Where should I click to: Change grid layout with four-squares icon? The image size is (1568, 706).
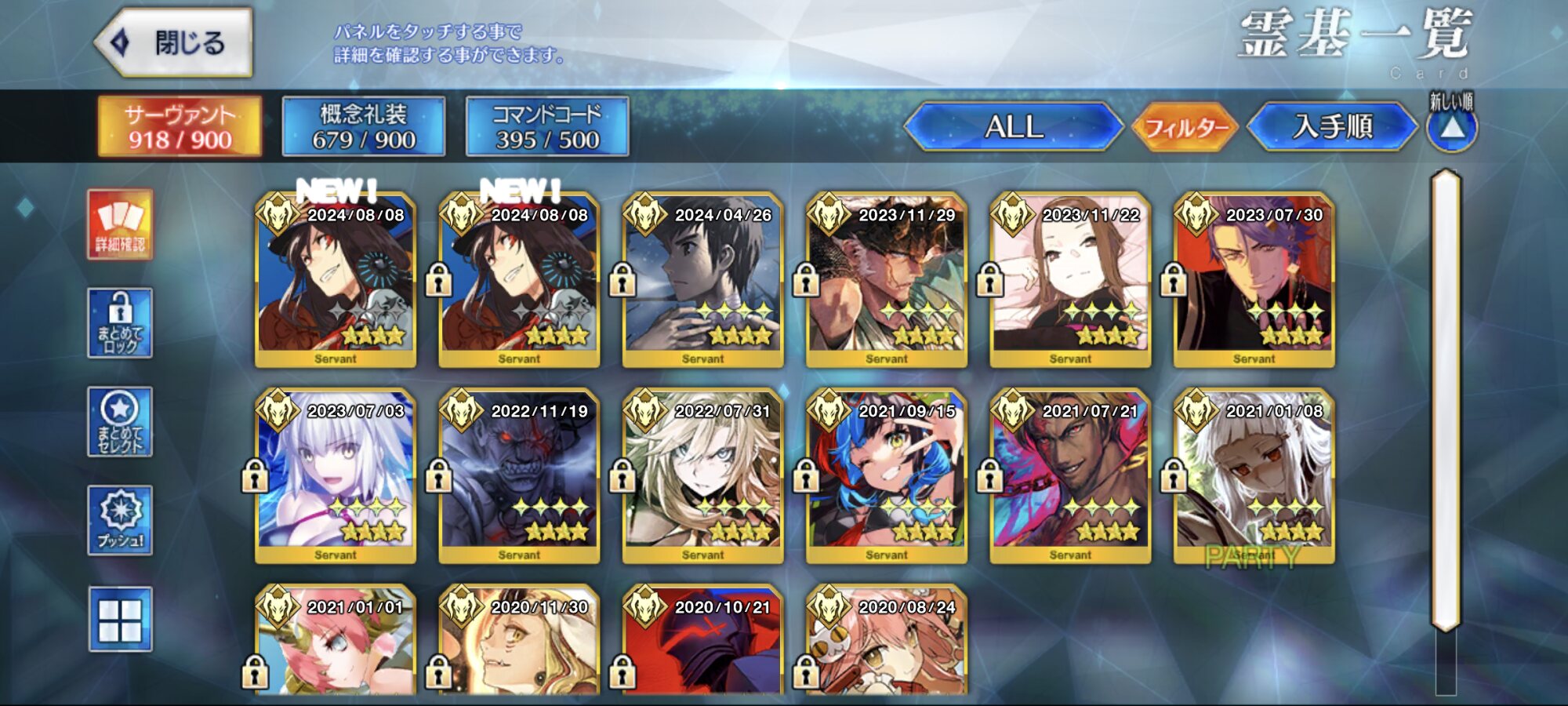coord(120,620)
